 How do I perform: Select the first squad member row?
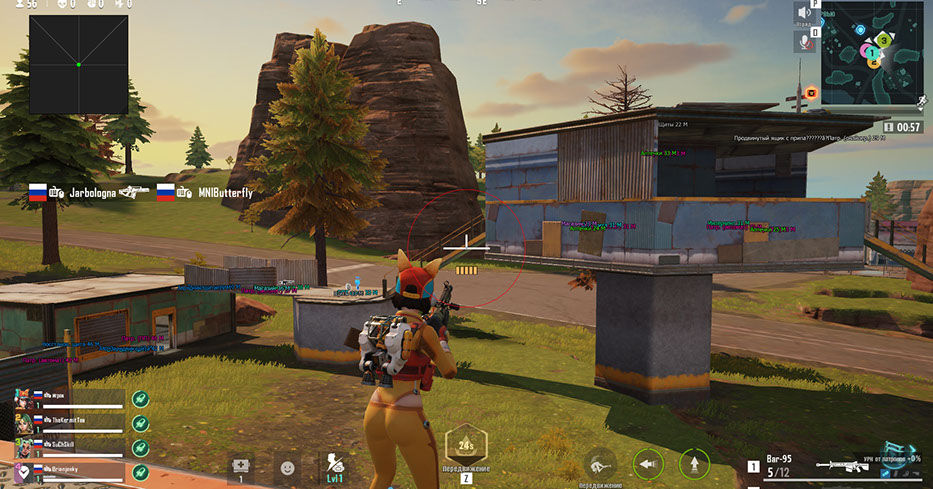pyautogui.click(x=70, y=398)
